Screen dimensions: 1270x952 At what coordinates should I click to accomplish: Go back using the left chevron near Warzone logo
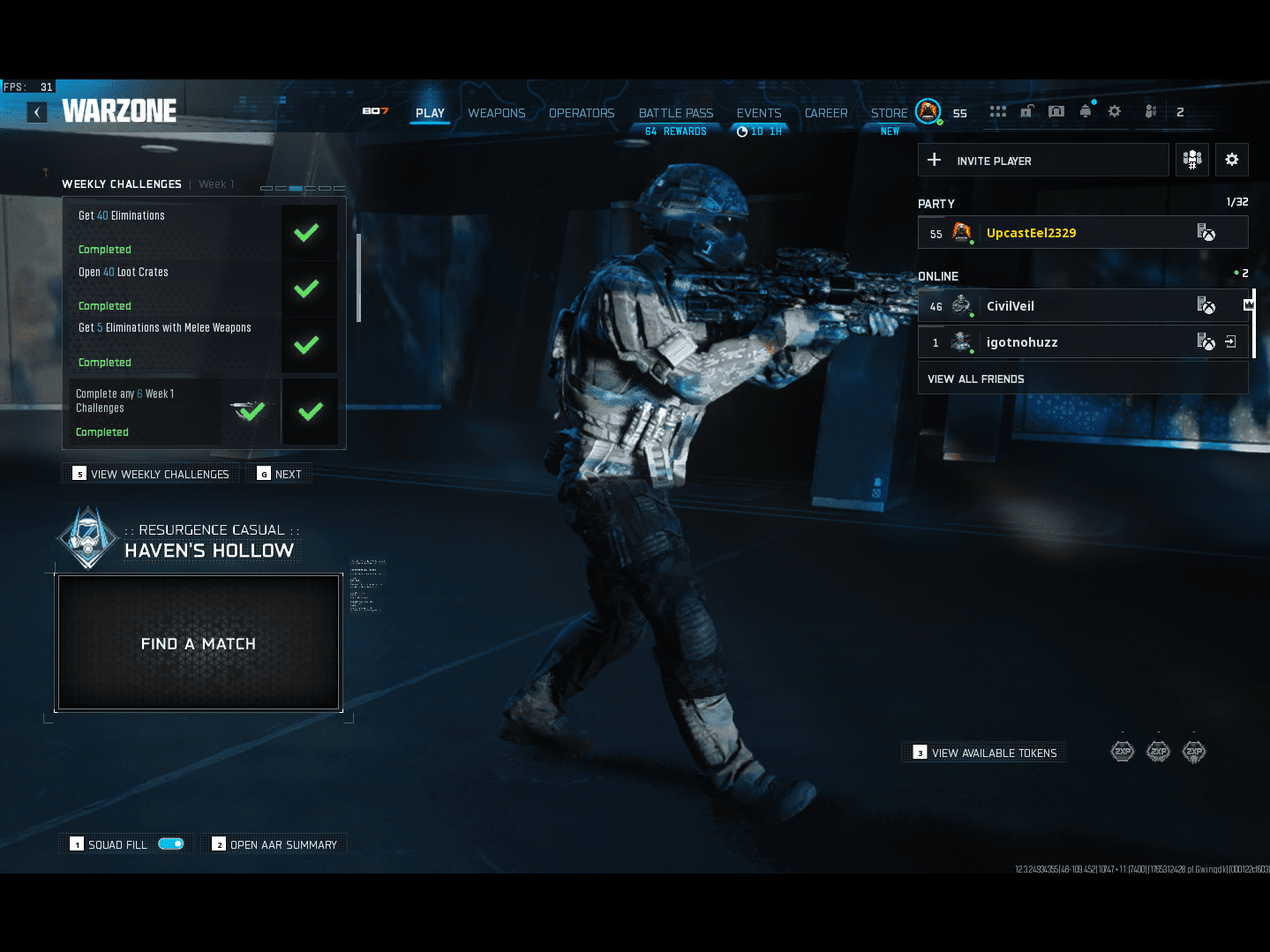click(x=36, y=112)
